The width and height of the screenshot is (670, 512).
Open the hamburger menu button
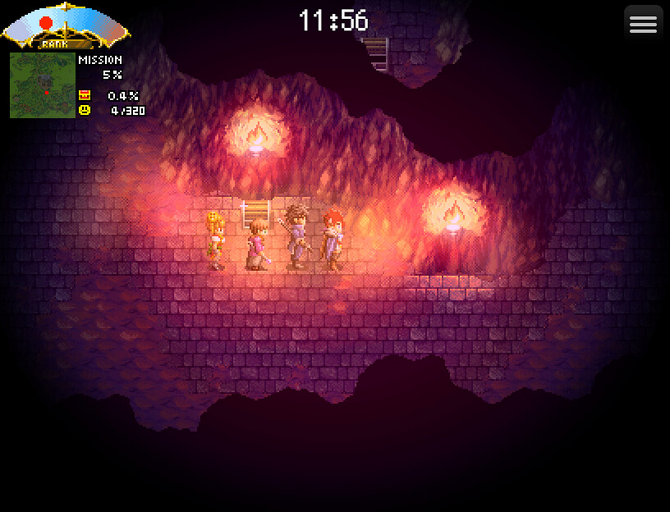[643, 25]
